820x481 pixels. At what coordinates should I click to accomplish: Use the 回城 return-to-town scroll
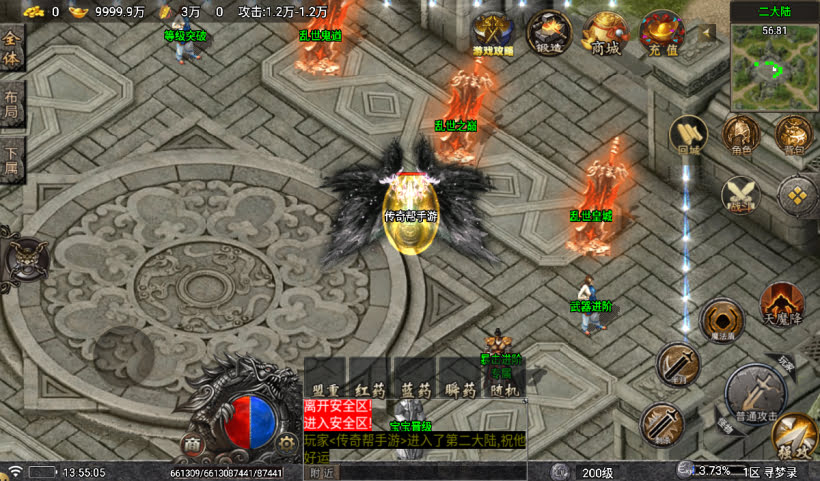pos(688,137)
